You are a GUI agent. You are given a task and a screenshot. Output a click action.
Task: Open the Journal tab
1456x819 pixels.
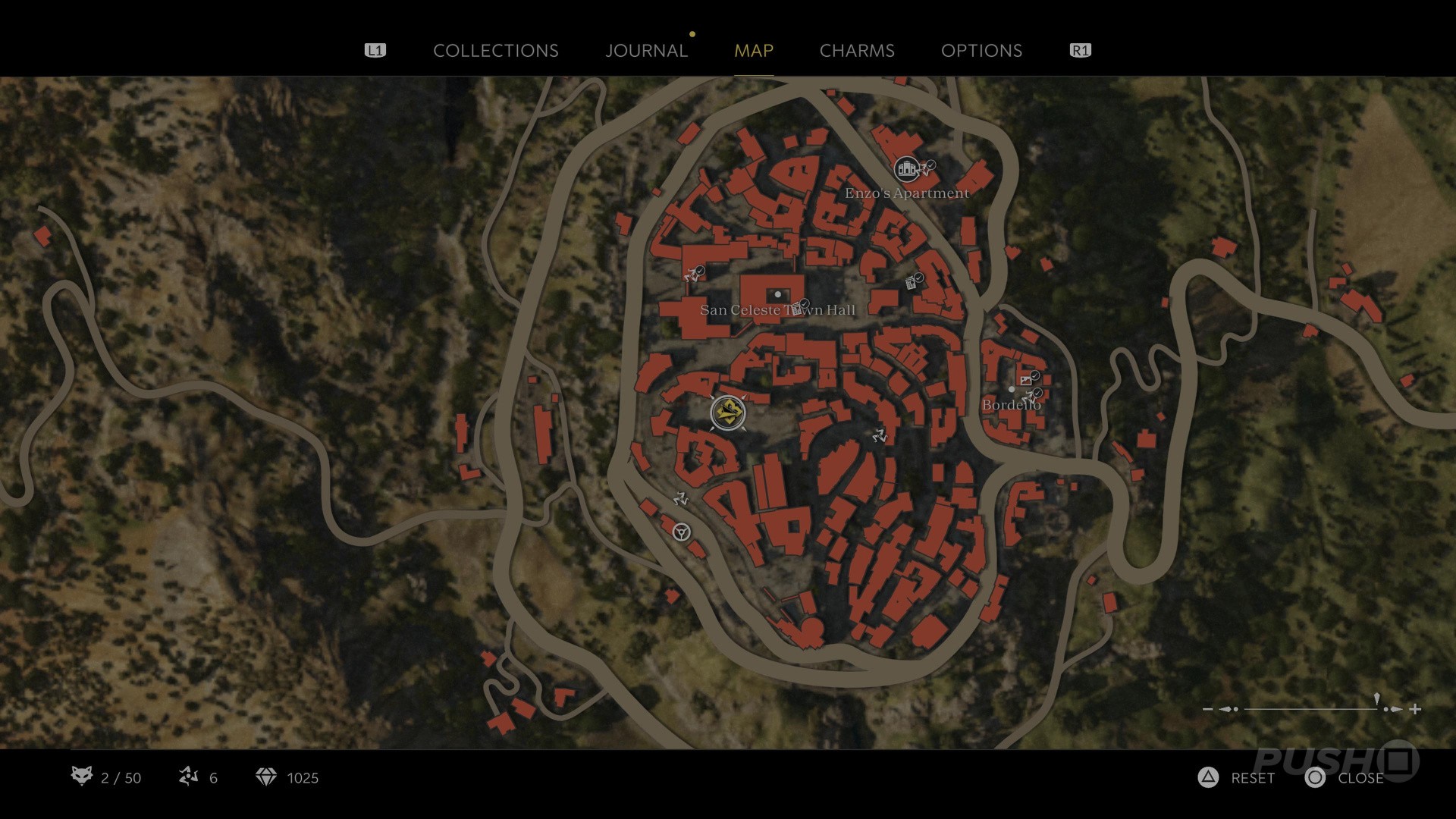click(x=646, y=51)
